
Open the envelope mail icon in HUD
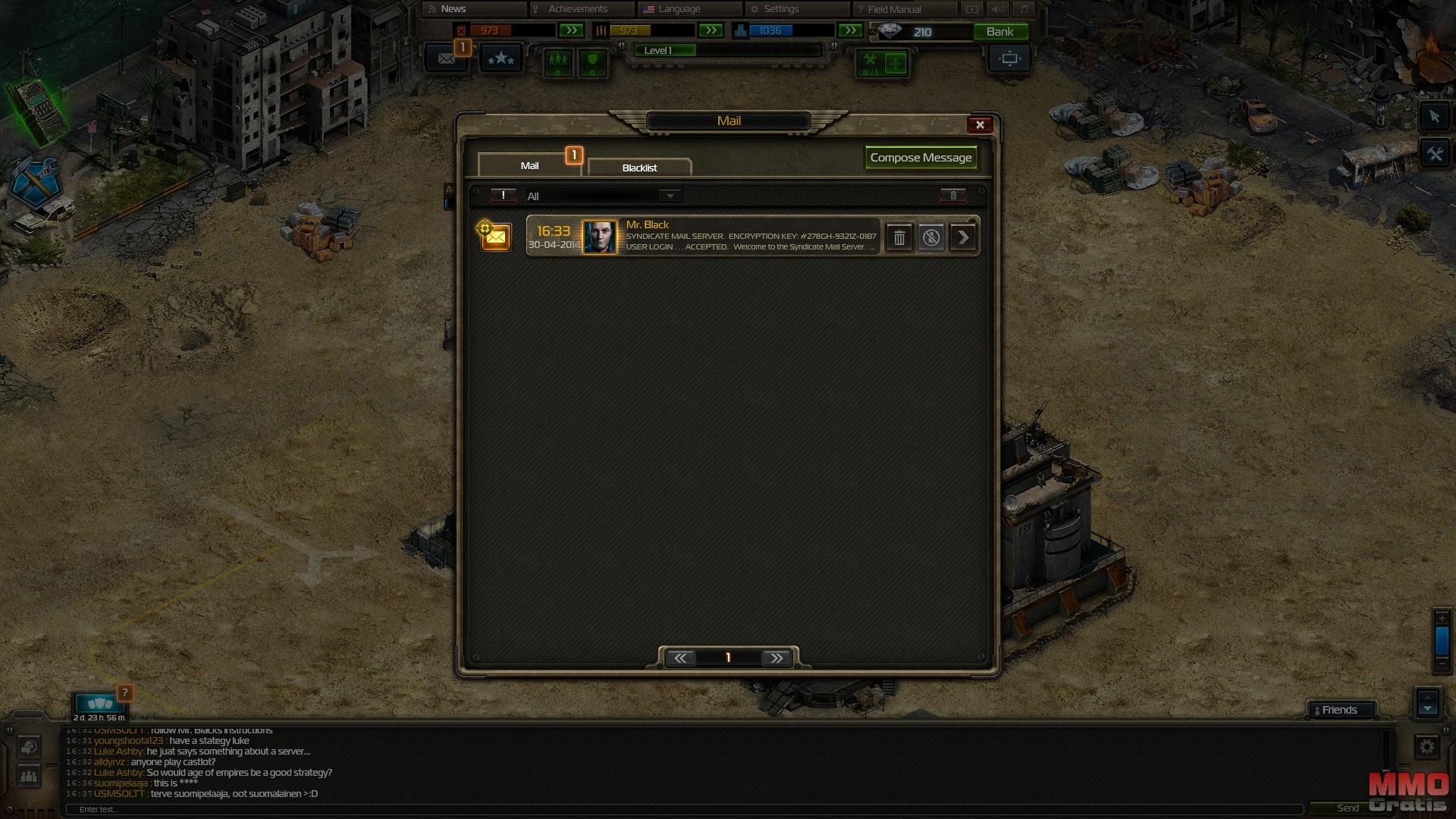(447, 58)
